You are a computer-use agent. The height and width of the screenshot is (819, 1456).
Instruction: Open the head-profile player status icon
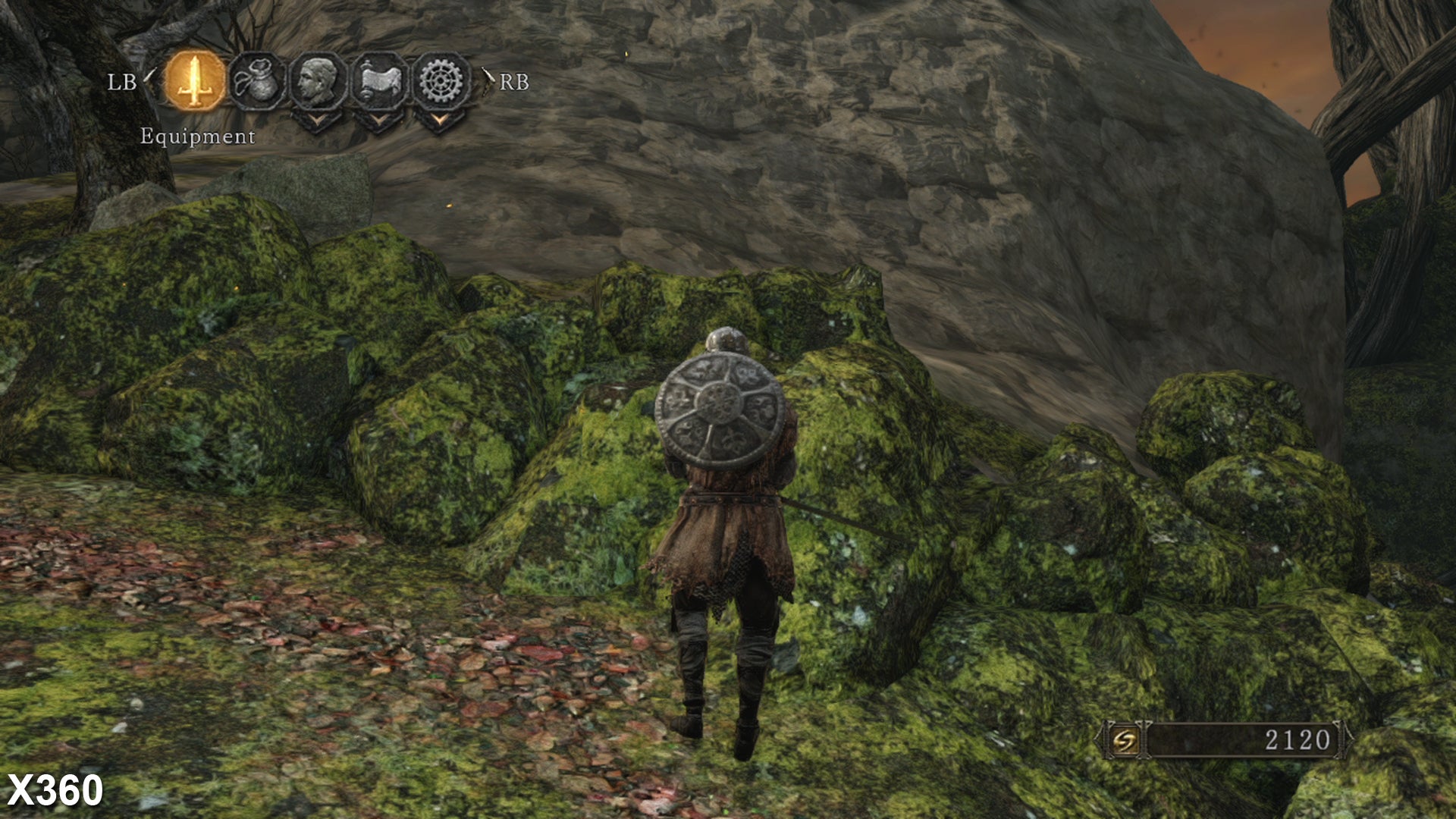tap(318, 81)
